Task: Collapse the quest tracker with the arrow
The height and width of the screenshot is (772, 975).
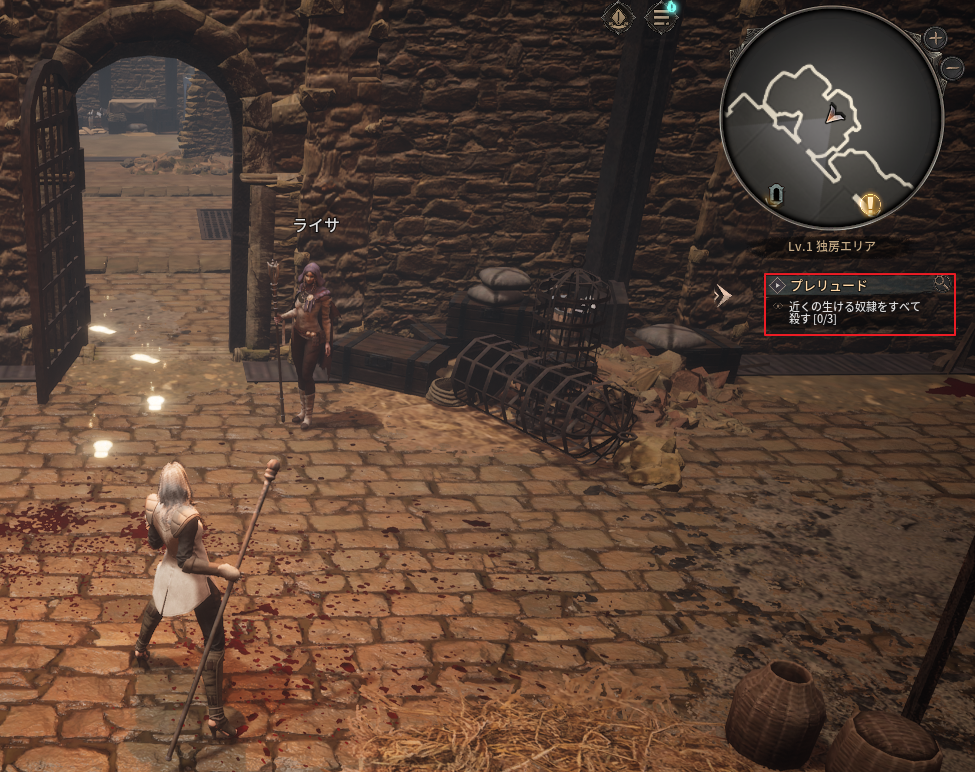Action: (723, 294)
